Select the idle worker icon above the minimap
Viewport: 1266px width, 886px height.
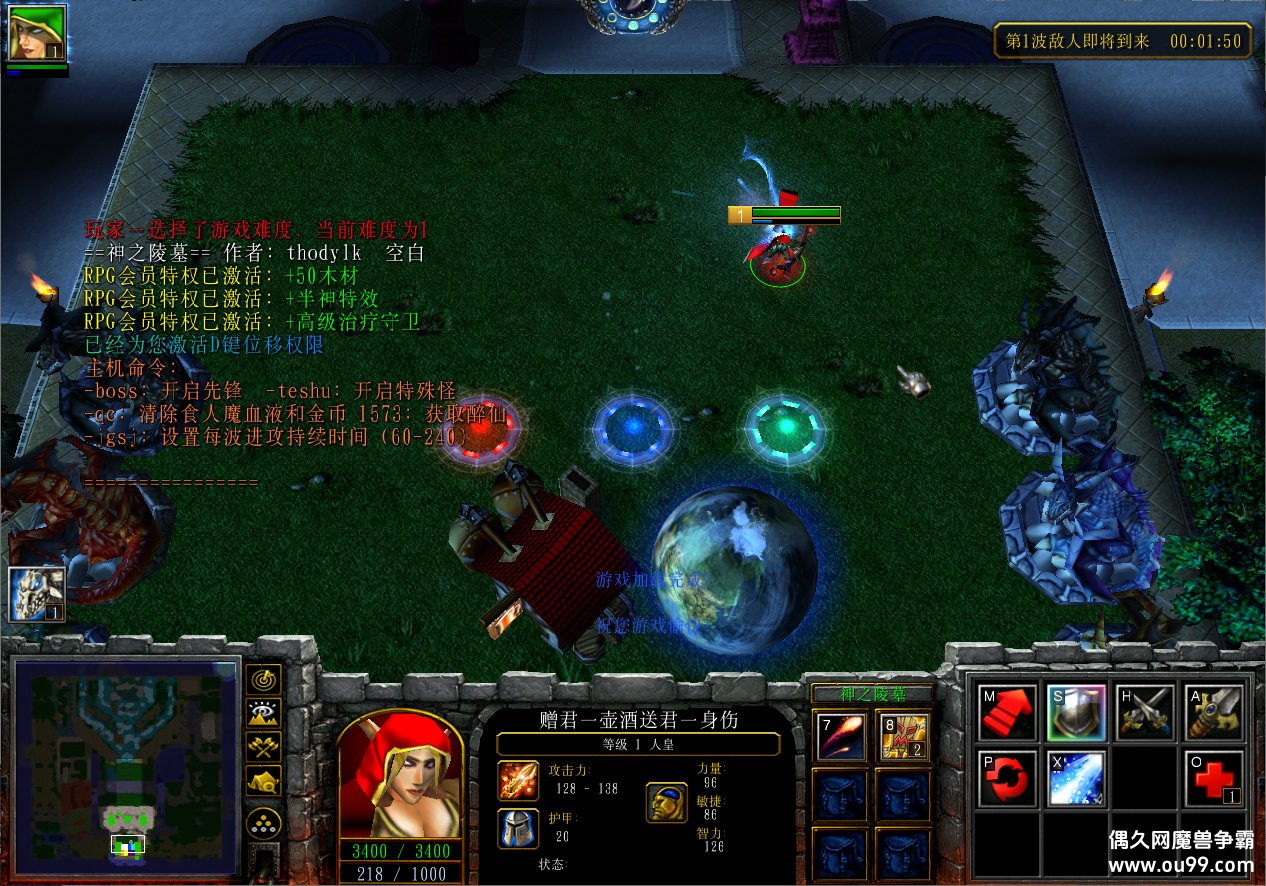pos(37,593)
